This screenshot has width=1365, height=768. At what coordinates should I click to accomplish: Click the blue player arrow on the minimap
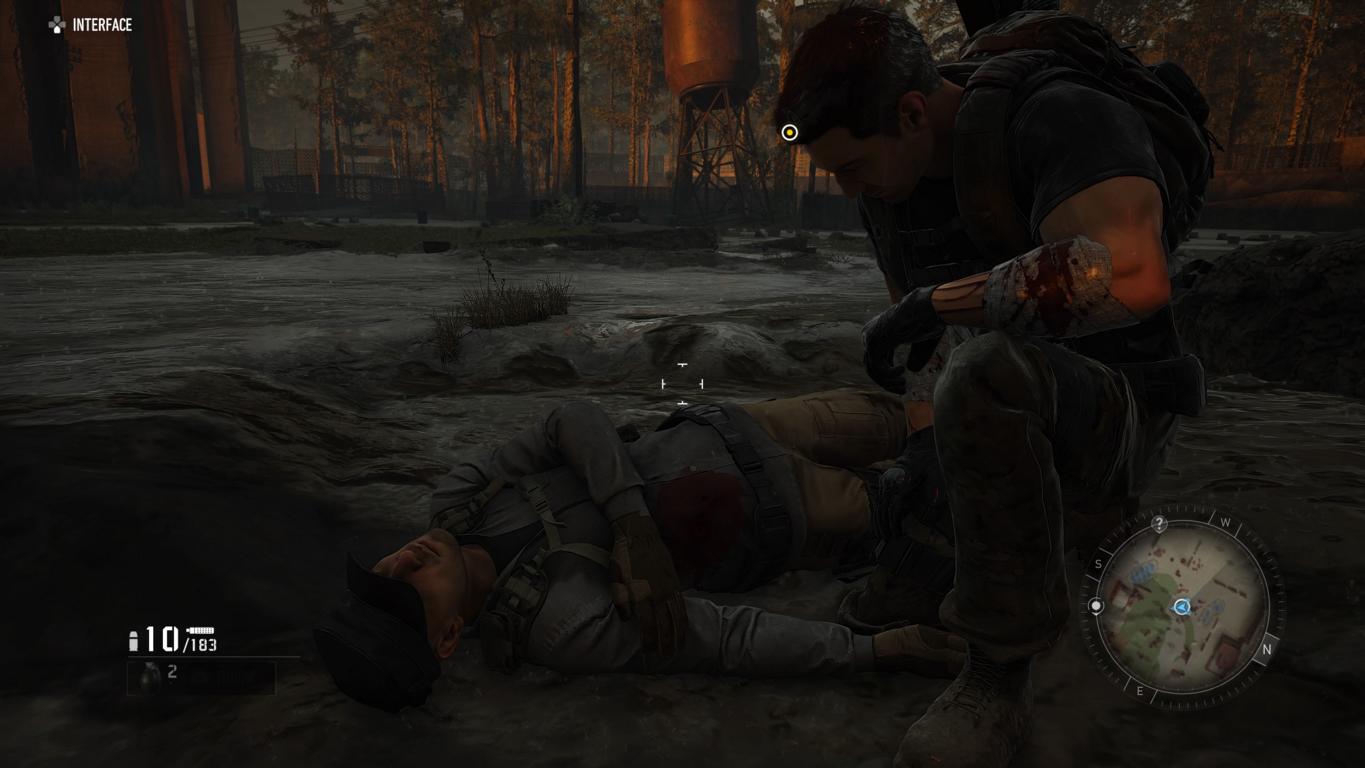tap(1182, 607)
